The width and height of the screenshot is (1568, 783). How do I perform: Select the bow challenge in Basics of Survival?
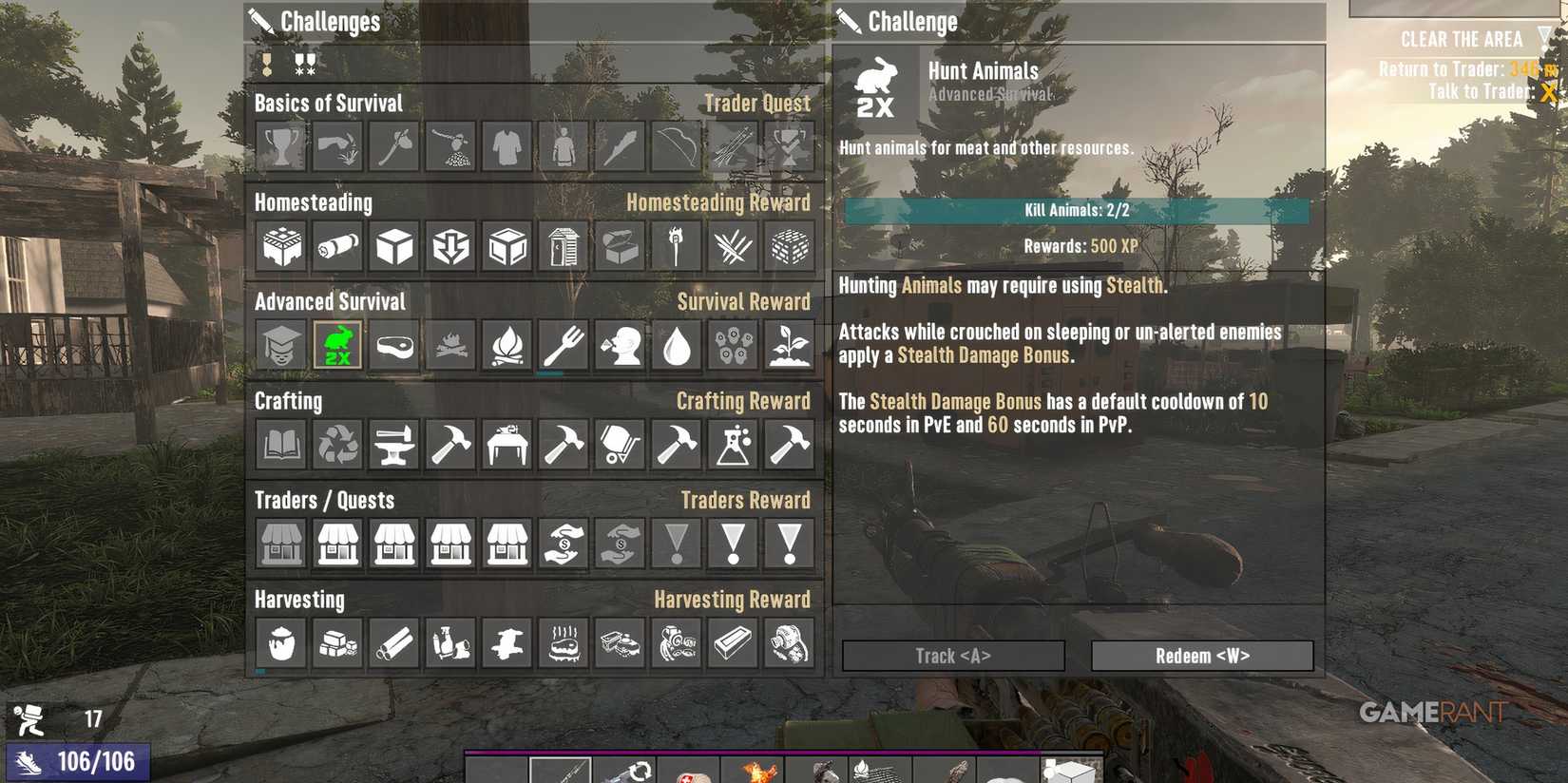(x=675, y=147)
